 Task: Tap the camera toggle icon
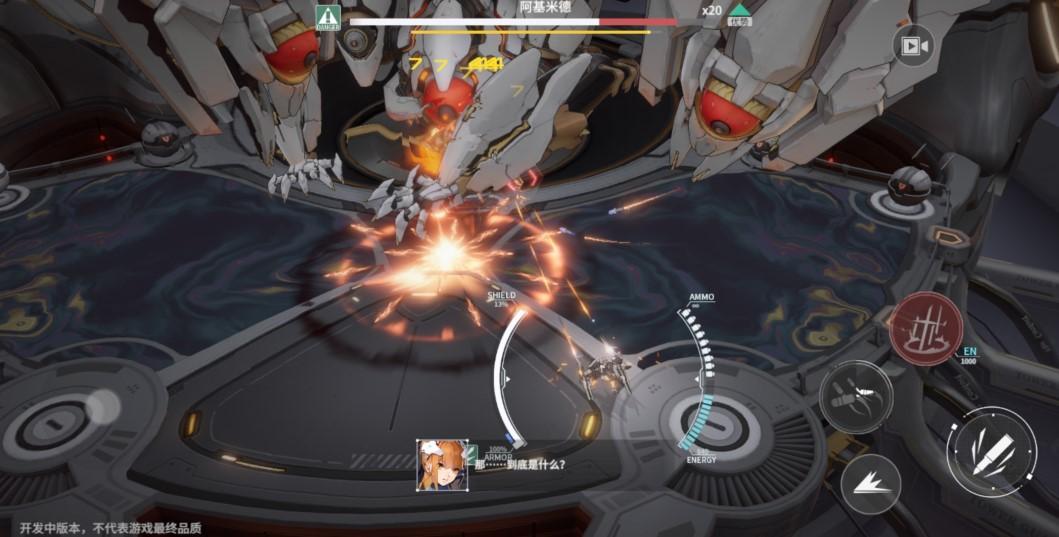911,46
